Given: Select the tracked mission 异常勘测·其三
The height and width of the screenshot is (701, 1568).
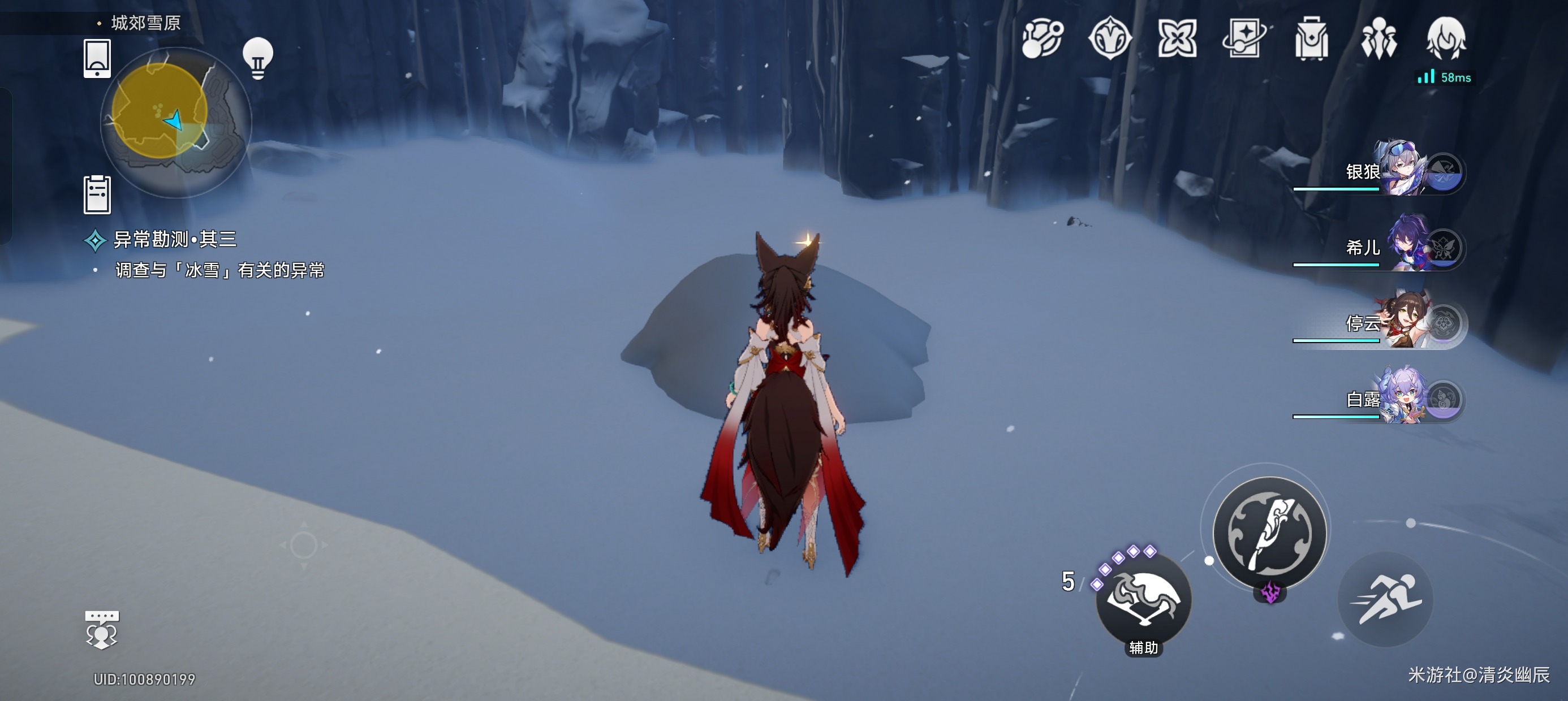Looking at the screenshot, I should click(x=175, y=240).
